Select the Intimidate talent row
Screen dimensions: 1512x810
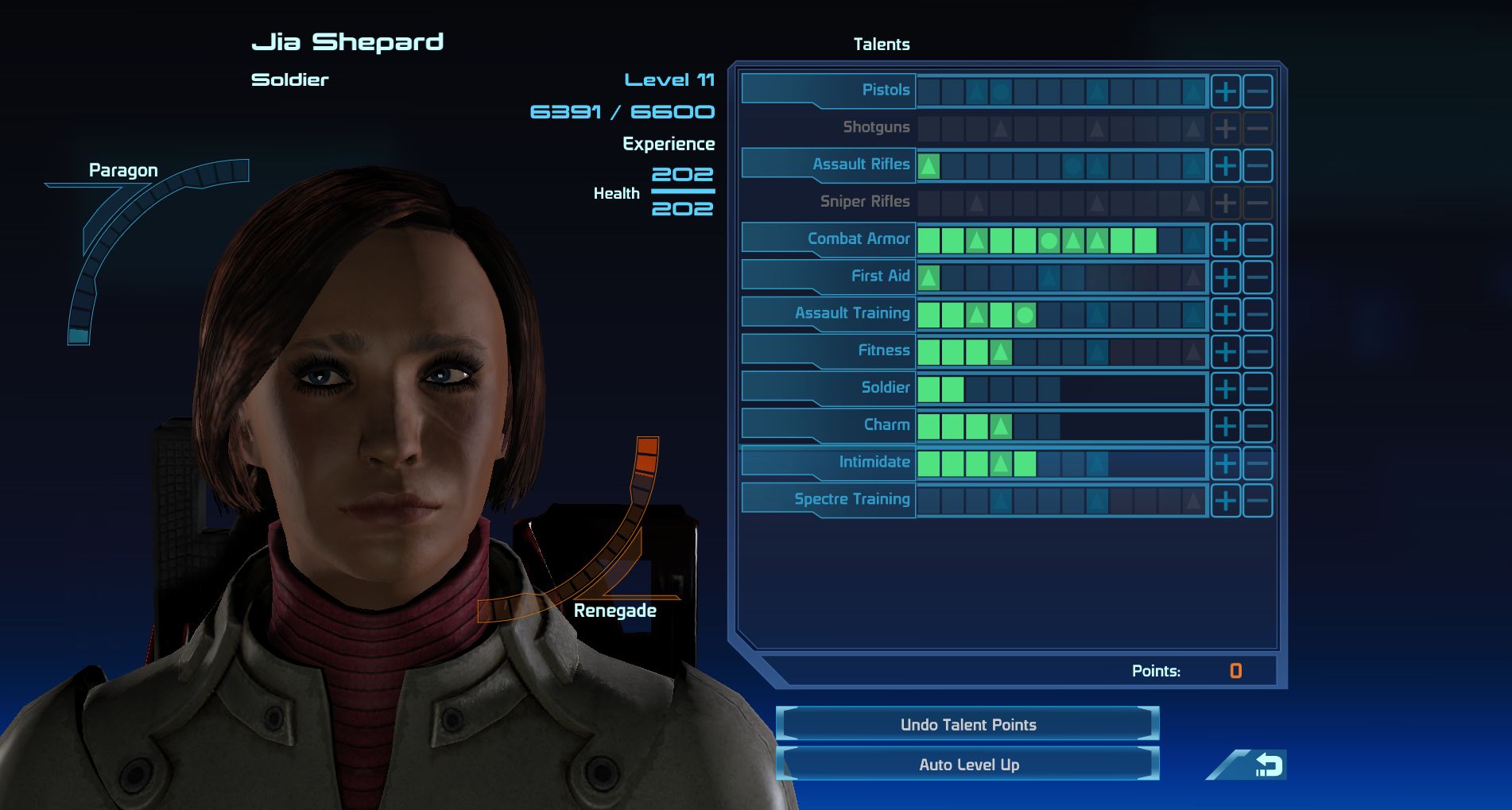point(874,462)
